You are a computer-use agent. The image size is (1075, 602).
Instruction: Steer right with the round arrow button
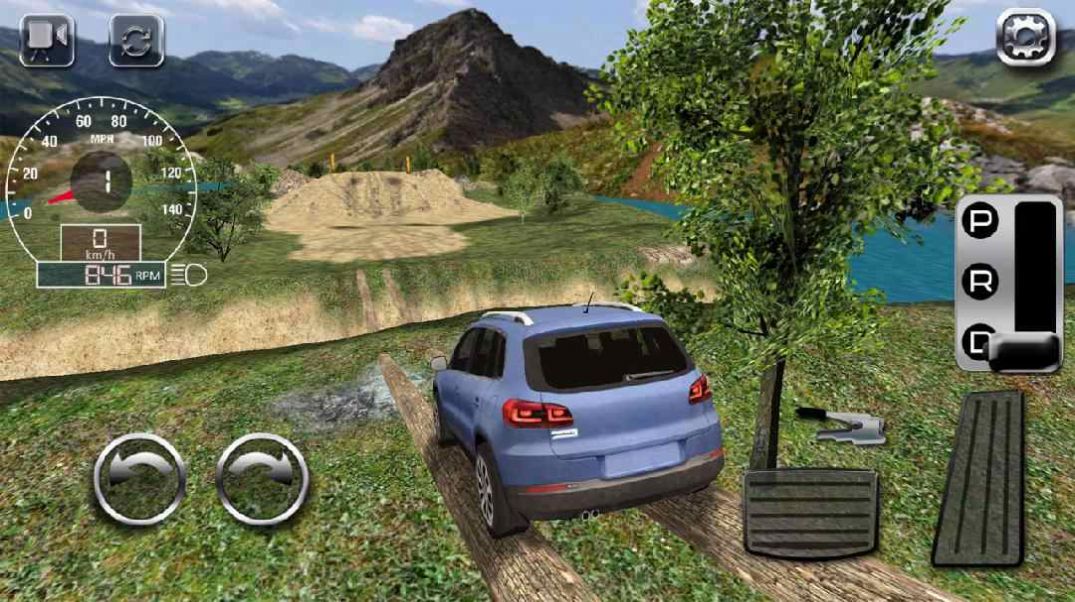tap(261, 478)
